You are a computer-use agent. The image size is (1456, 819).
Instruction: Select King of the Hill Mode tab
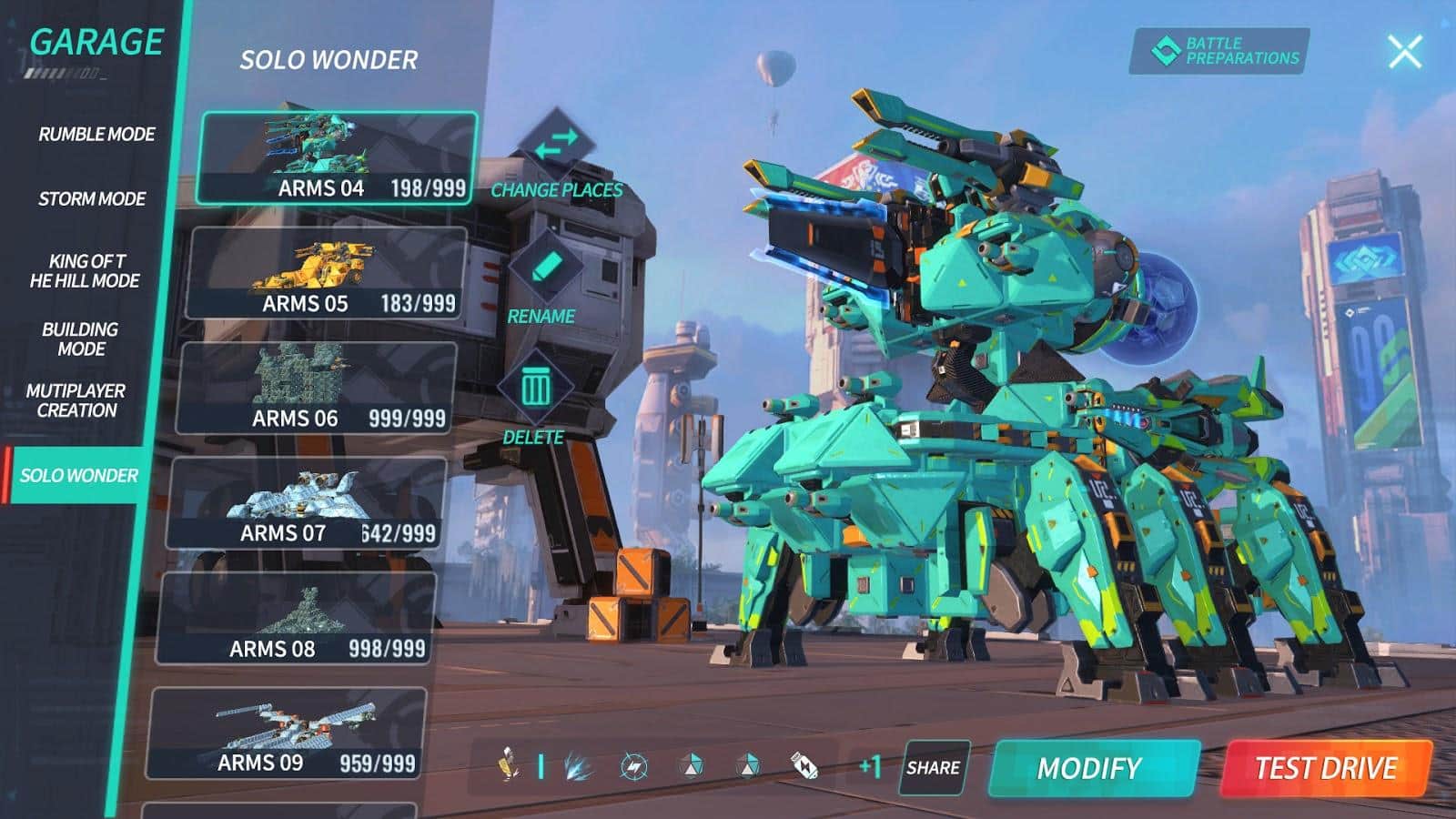[x=86, y=271]
